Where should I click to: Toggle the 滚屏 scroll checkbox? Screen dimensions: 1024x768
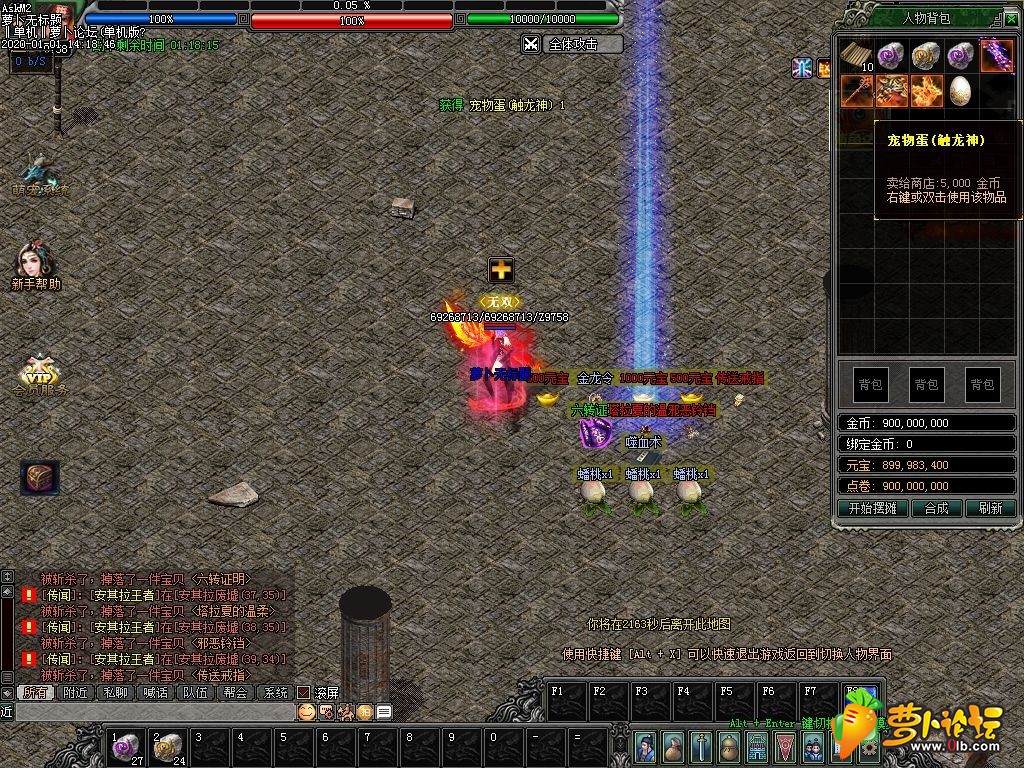tap(304, 692)
